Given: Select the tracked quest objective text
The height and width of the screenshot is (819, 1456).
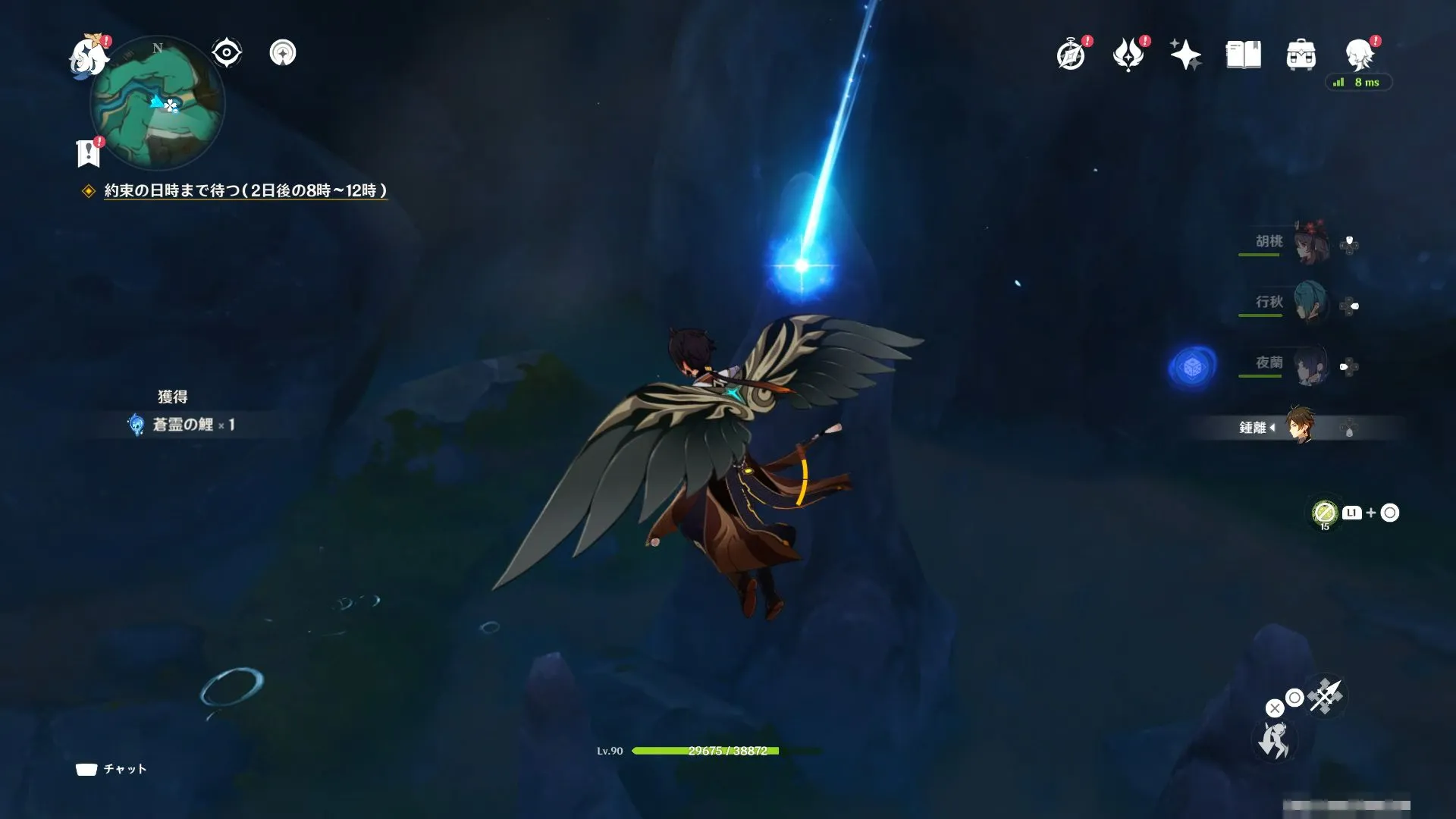Looking at the screenshot, I should pyautogui.click(x=245, y=191).
